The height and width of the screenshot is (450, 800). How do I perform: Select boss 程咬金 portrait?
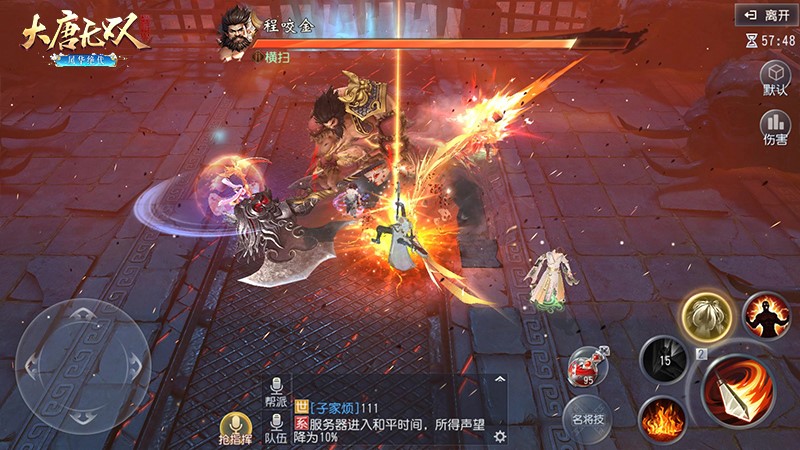pos(237,27)
